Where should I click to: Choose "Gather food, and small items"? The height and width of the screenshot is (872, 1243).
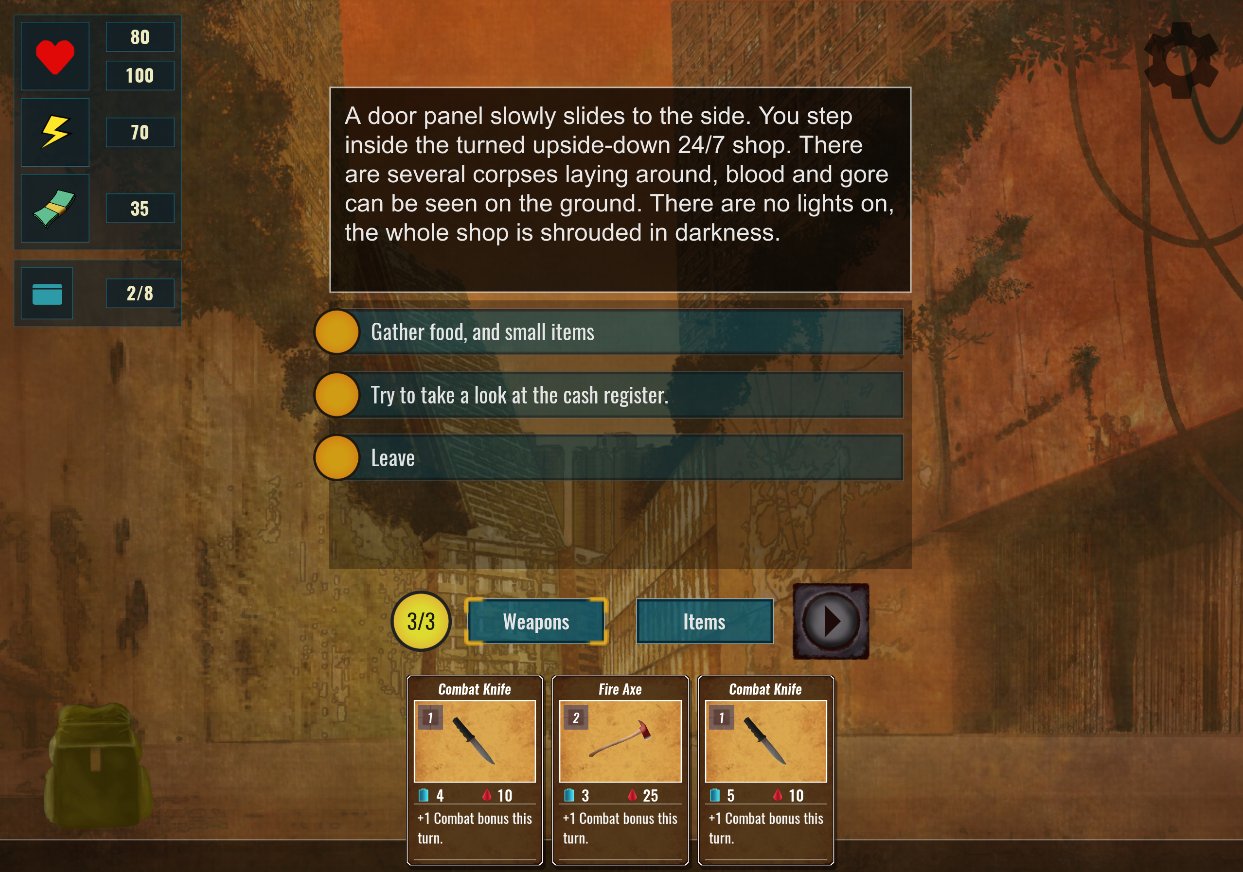click(608, 332)
